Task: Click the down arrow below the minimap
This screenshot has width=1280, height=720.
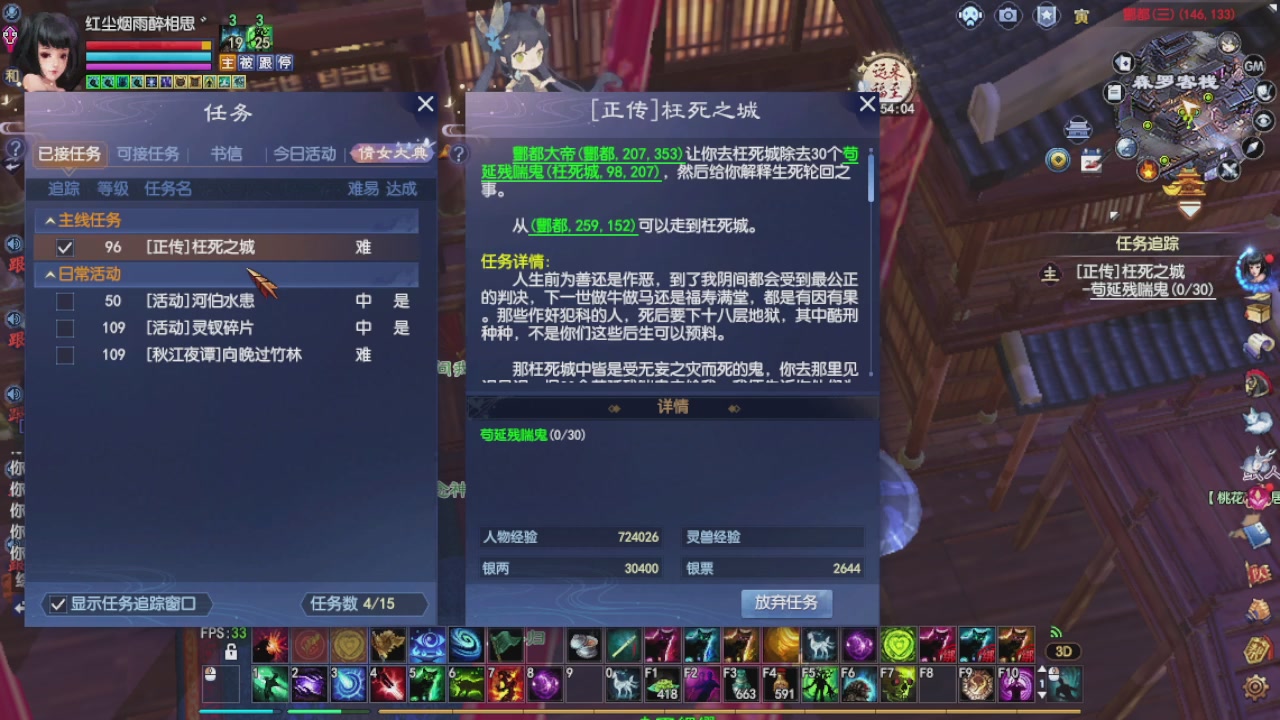Action: [1188, 208]
